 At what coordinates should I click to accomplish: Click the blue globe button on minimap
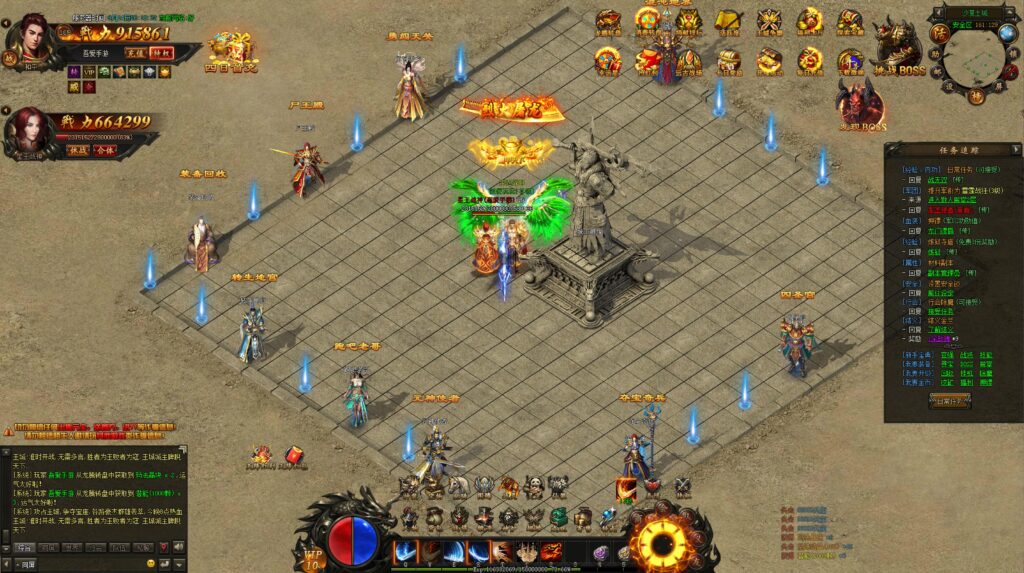(1007, 34)
